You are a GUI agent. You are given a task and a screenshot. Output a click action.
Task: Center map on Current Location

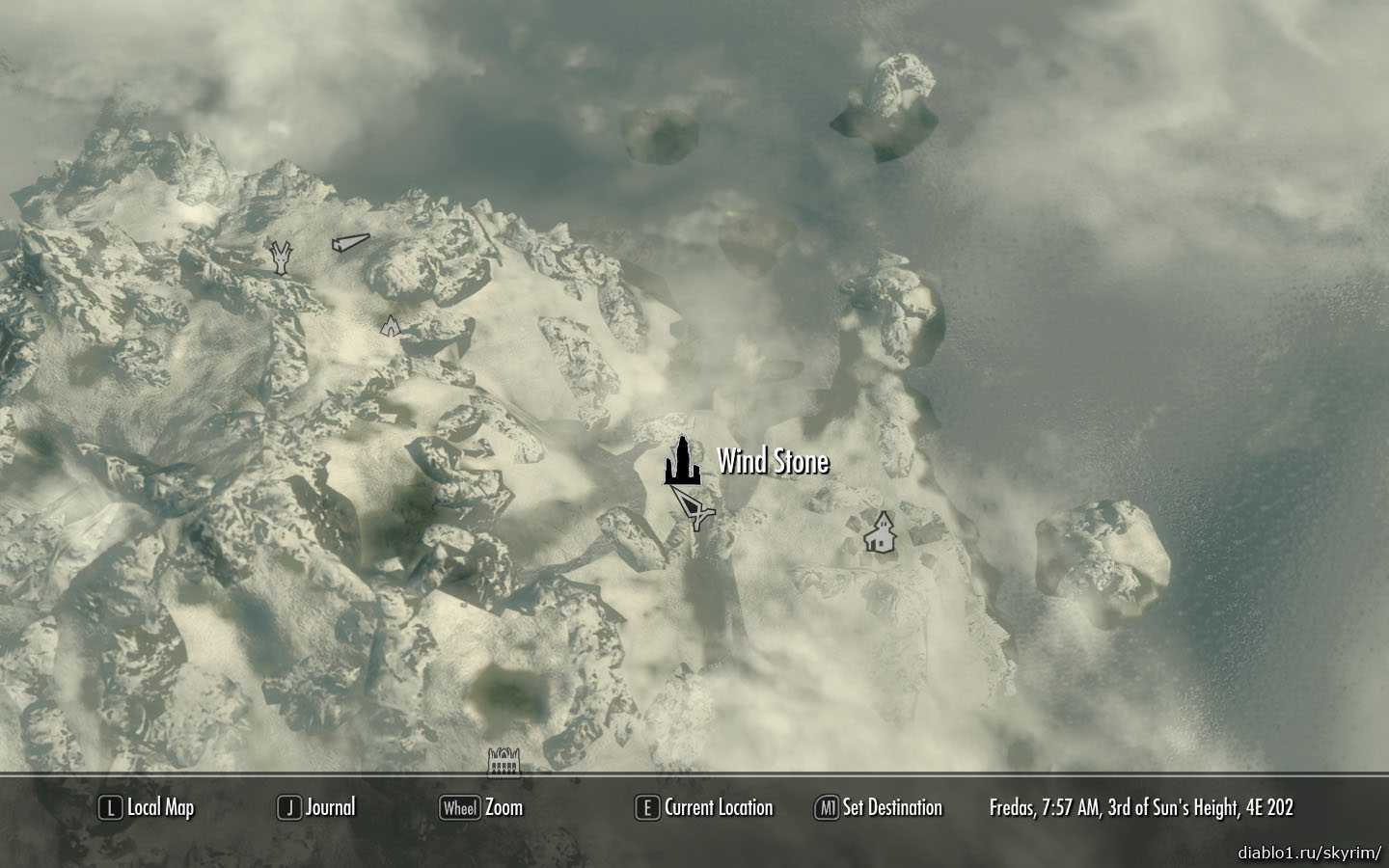click(704, 808)
